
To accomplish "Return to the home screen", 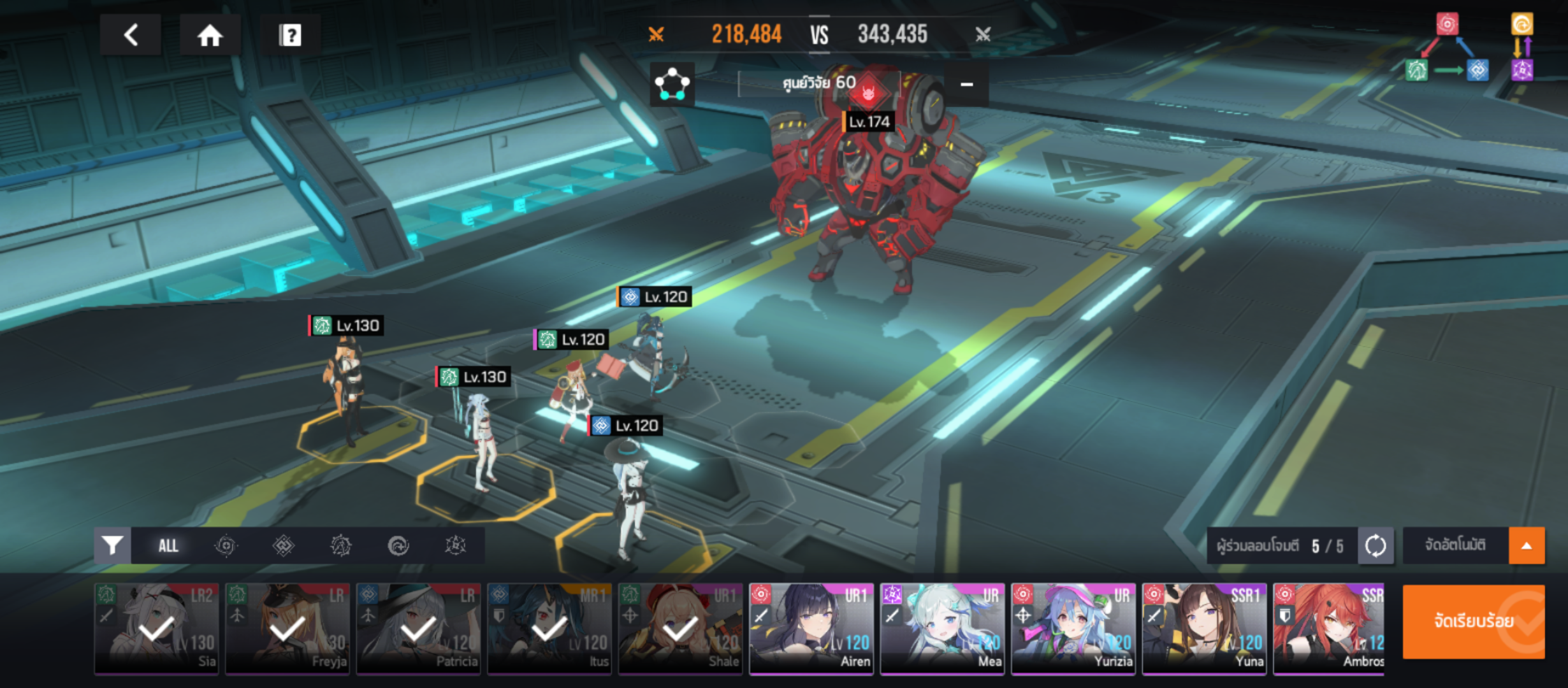I will [x=210, y=35].
